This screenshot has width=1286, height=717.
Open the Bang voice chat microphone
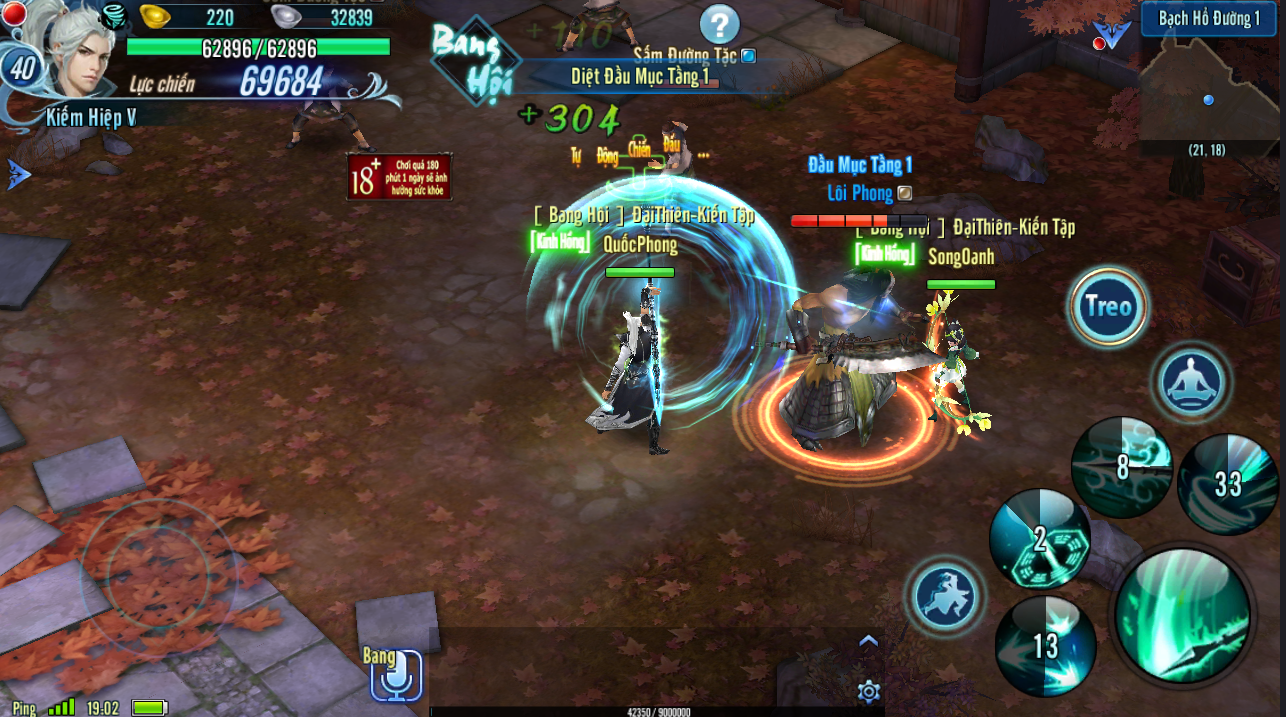pos(395,676)
